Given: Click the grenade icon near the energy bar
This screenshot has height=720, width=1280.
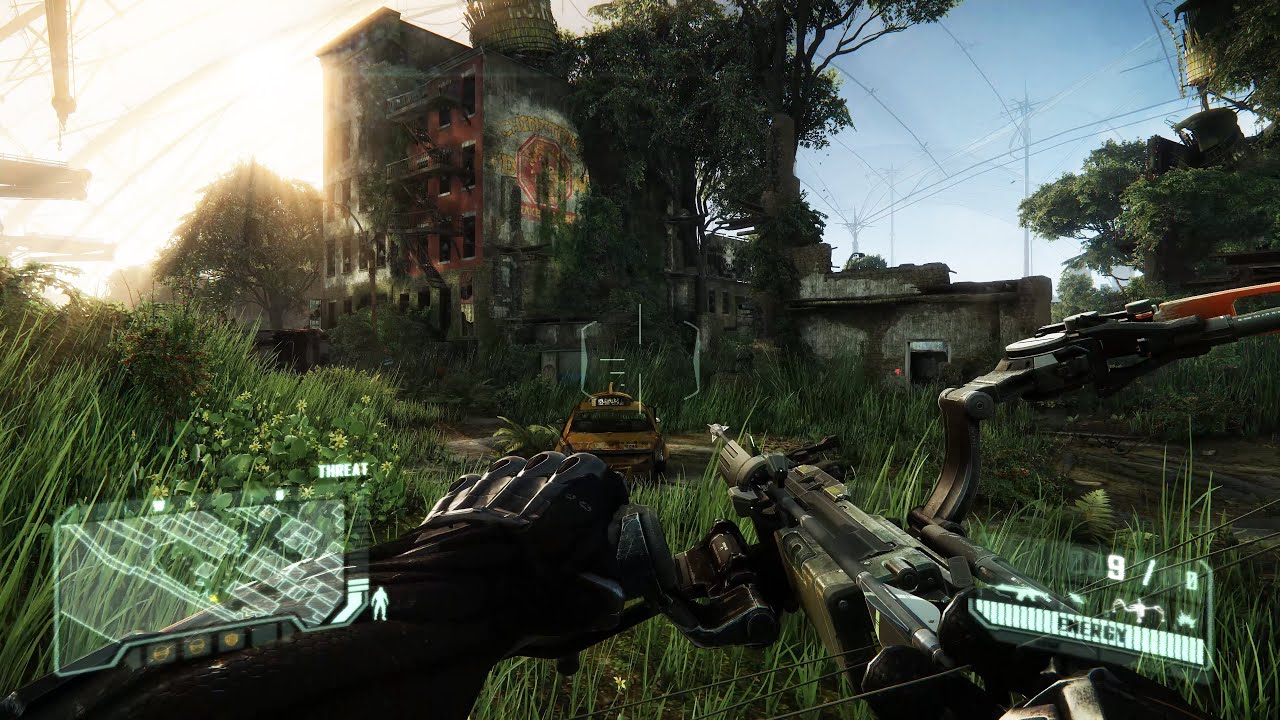Looking at the screenshot, I should pos(1185,618).
